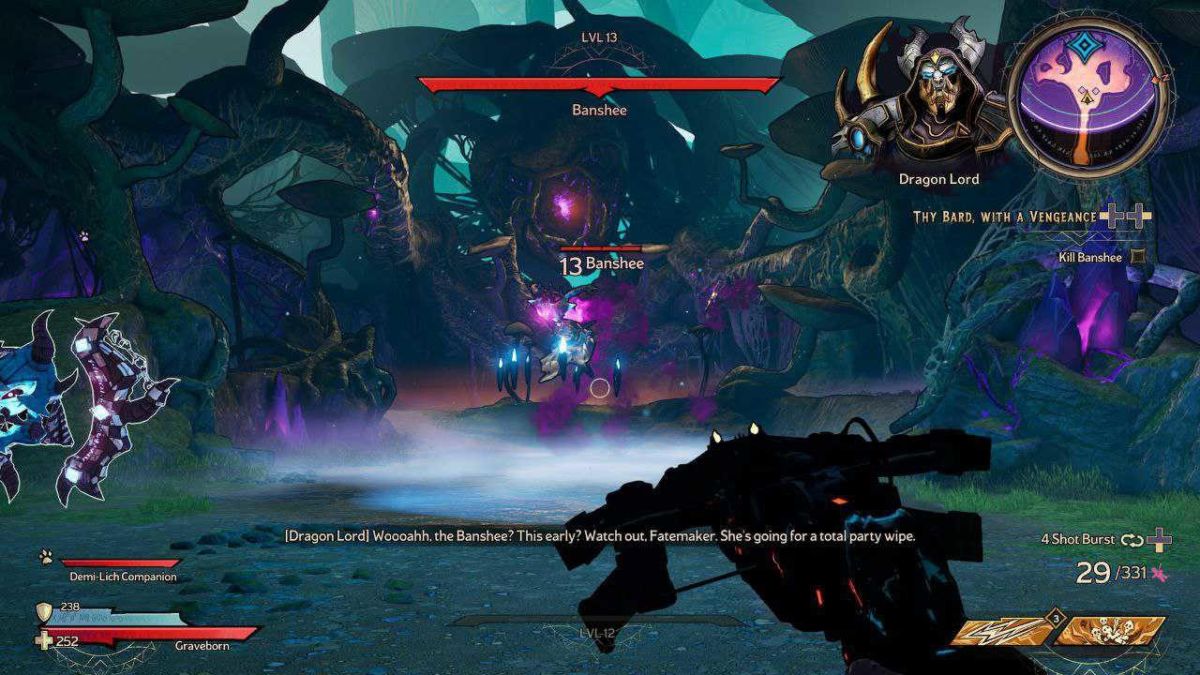
Task: Click the ward shield icon
Action: click(43, 612)
